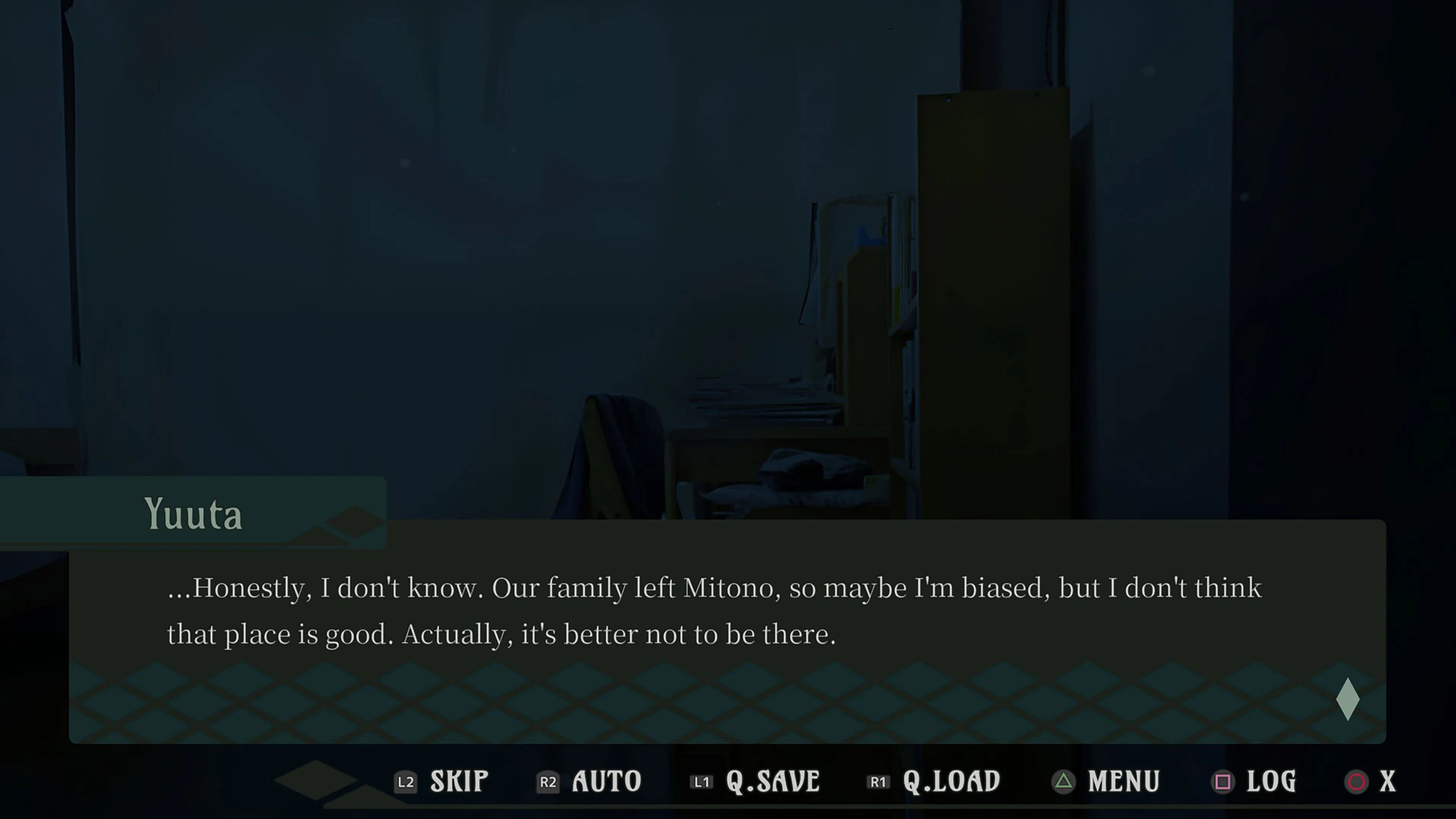
Task: Click the diamond advance indicator to continue dialogue
Action: click(1349, 698)
